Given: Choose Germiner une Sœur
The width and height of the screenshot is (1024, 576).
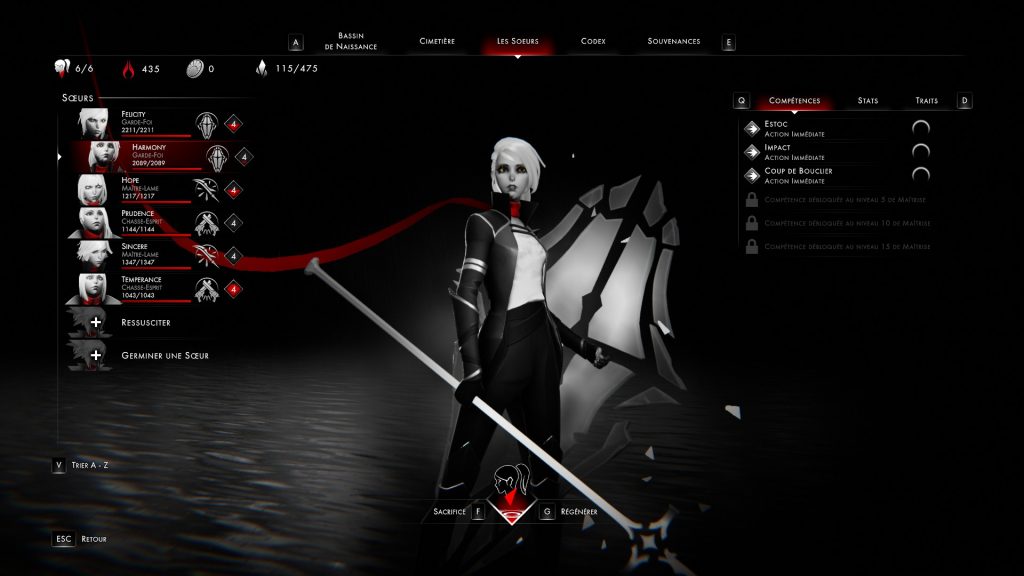Looking at the screenshot, I should 163,355.
